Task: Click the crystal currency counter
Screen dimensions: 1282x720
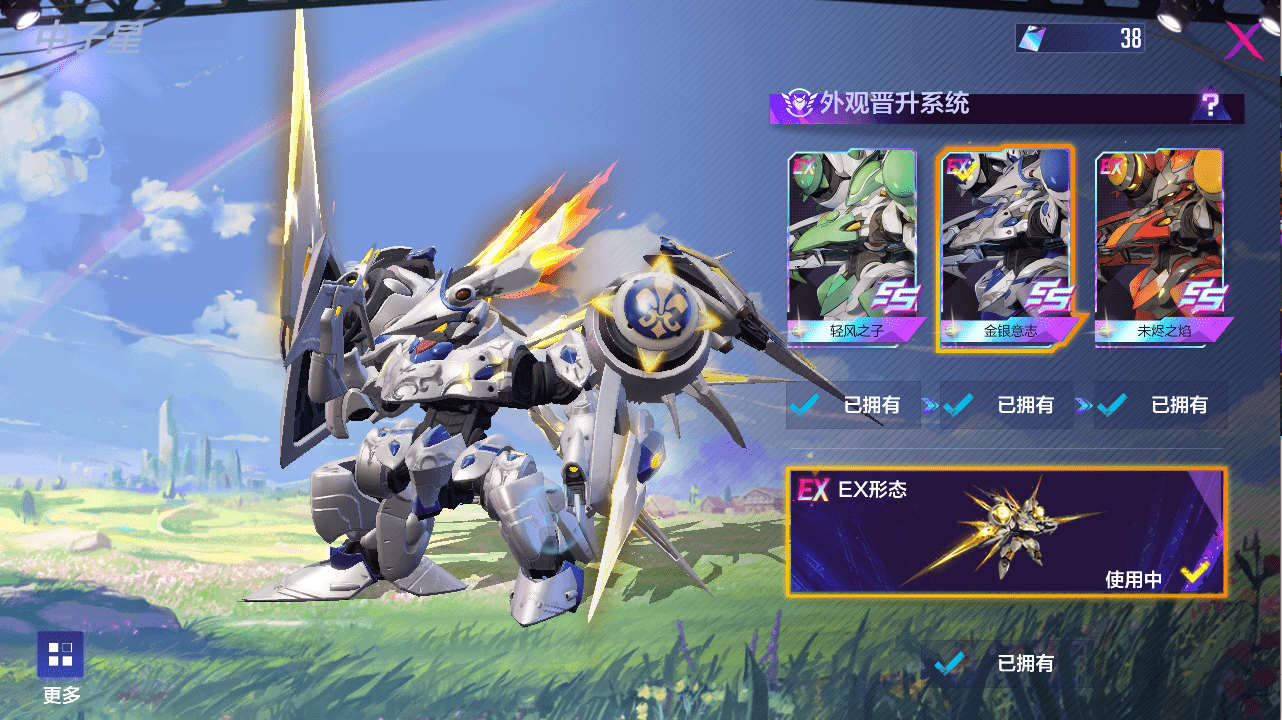Action: pos(1080,39)
